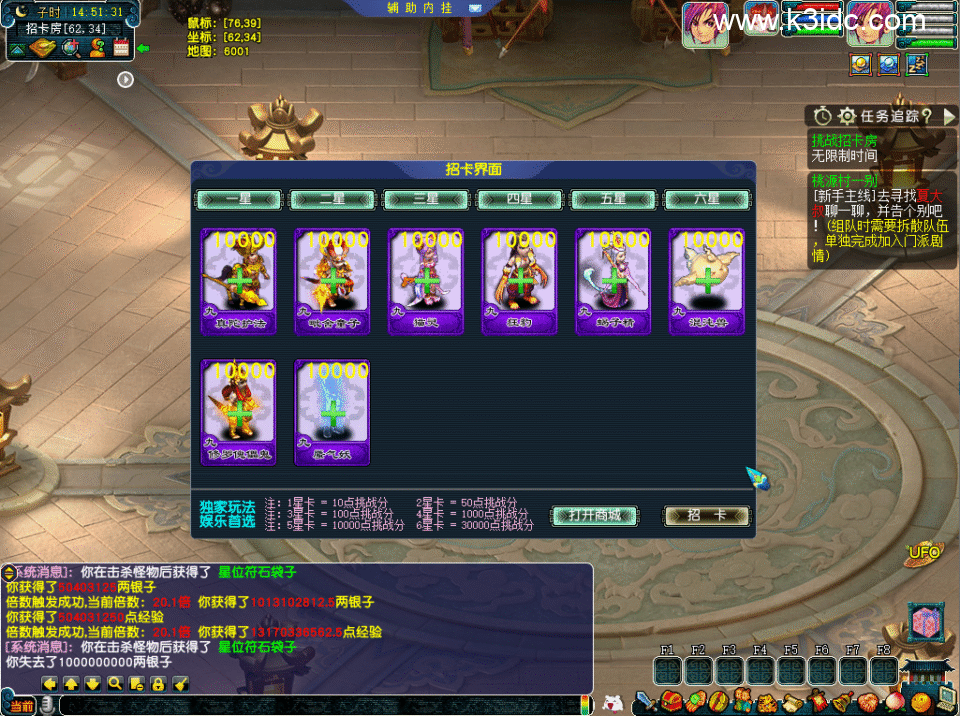Clear chat using the broom icon
The width and height of the screenshot is (960, 716).
click(x=181, y=684)
